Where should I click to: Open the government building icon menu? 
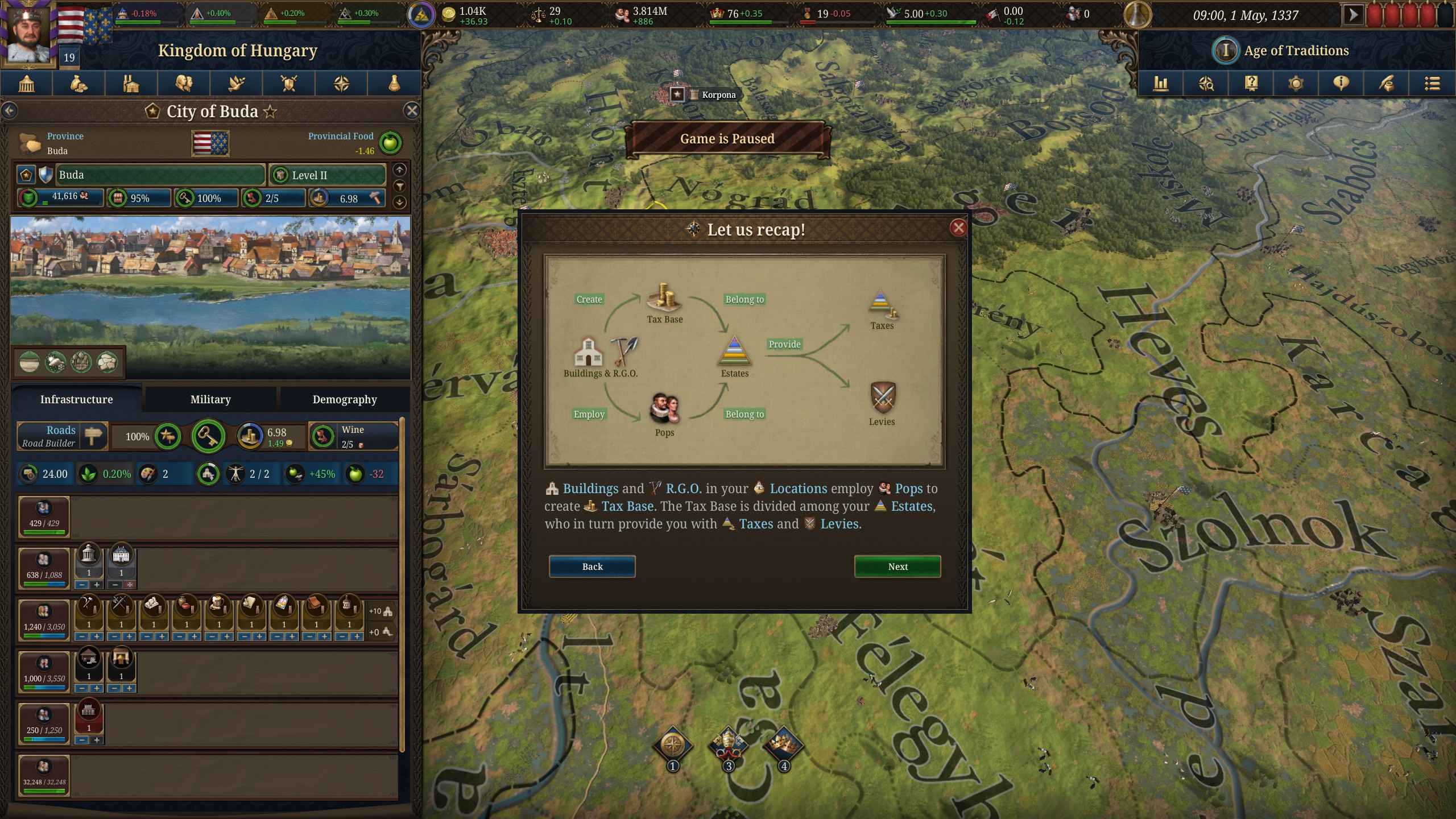pyautogui.click(x=27, y=84)
